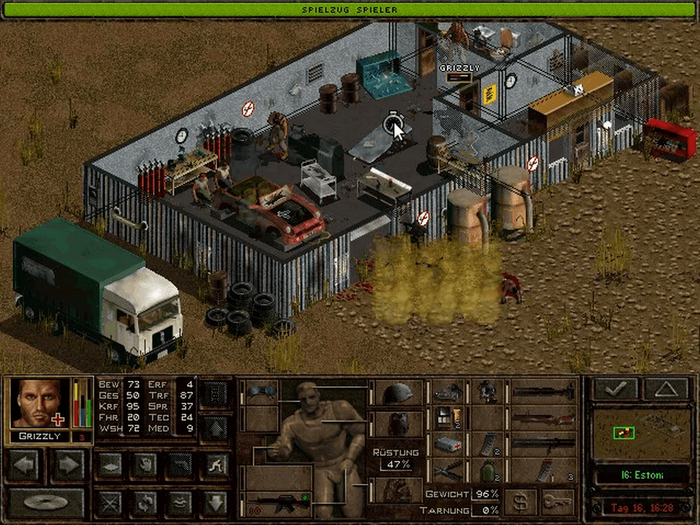Image resolution: width=700 pixels, height=525 pixels.
Task: Select Grizzly's face portrait
Action: [38, 403]
